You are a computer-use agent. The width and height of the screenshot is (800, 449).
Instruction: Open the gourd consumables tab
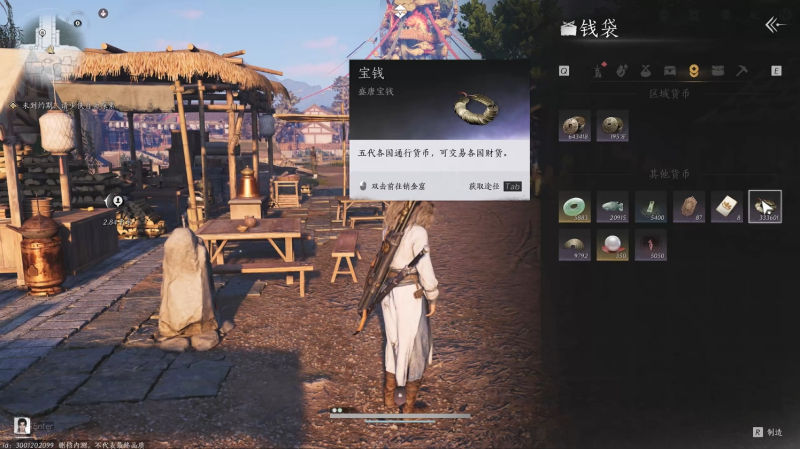[x=622, y=71]
